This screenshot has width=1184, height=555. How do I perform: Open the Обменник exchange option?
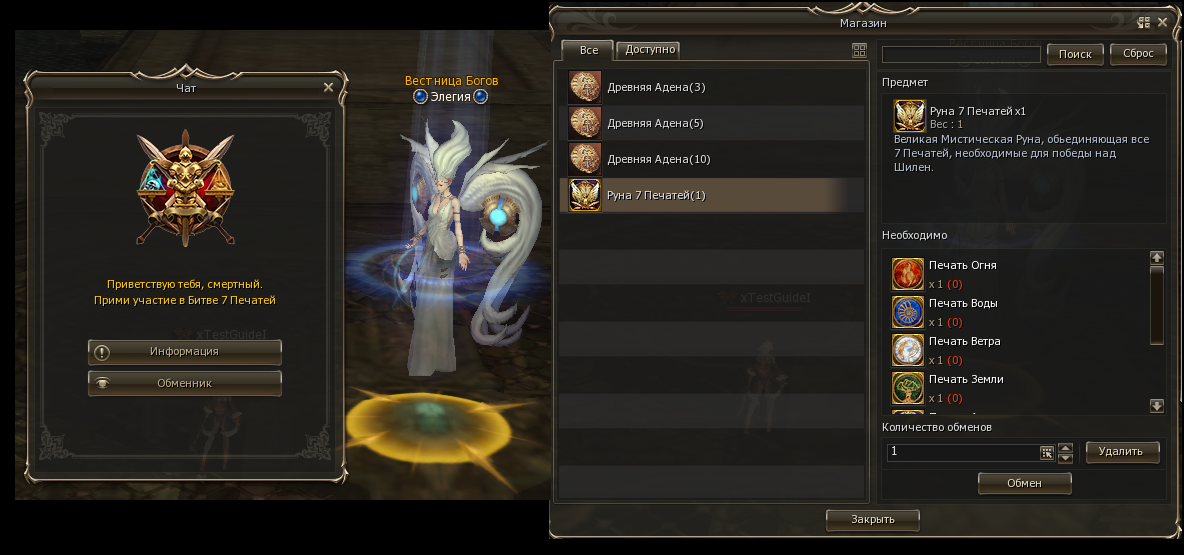185,383
